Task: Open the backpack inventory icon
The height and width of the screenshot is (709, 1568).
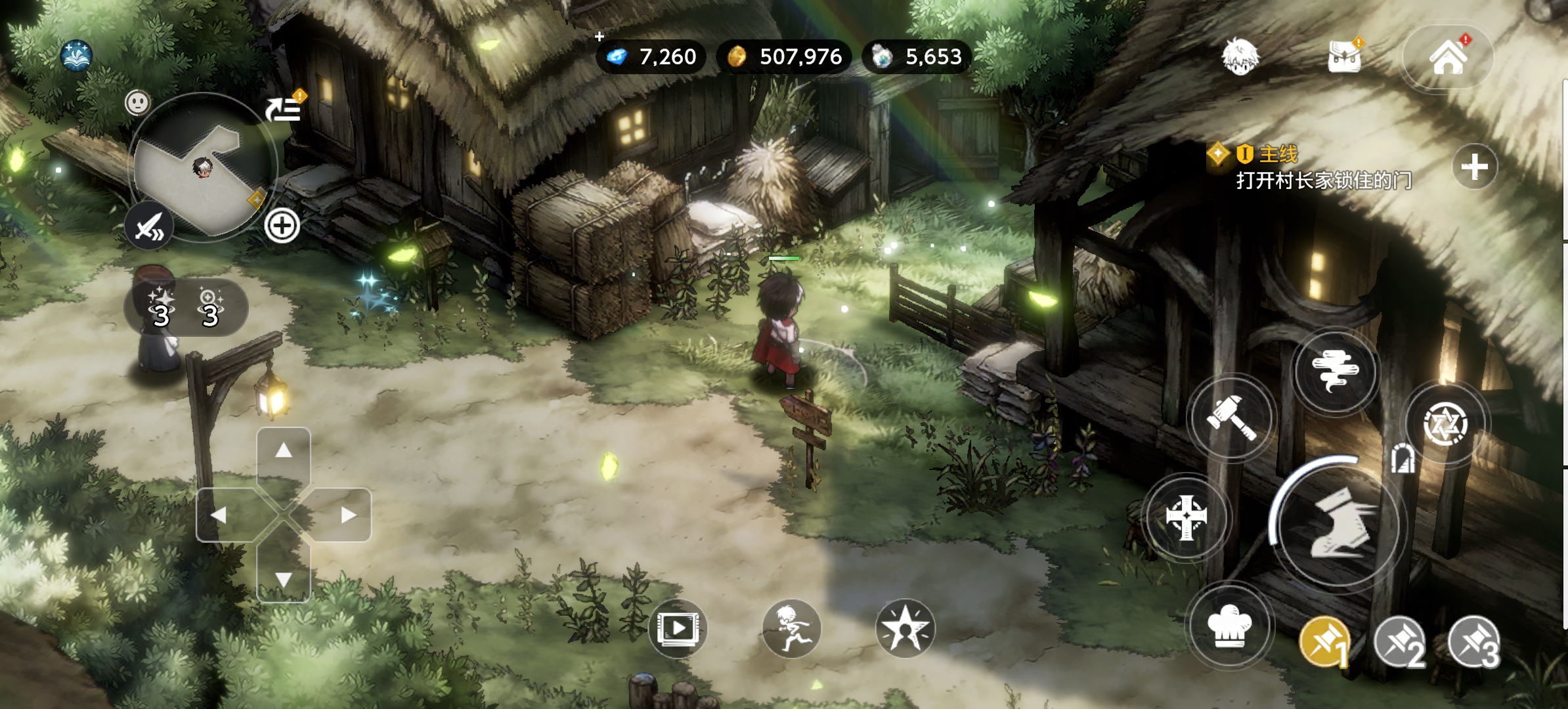Action: (1343, 56)
